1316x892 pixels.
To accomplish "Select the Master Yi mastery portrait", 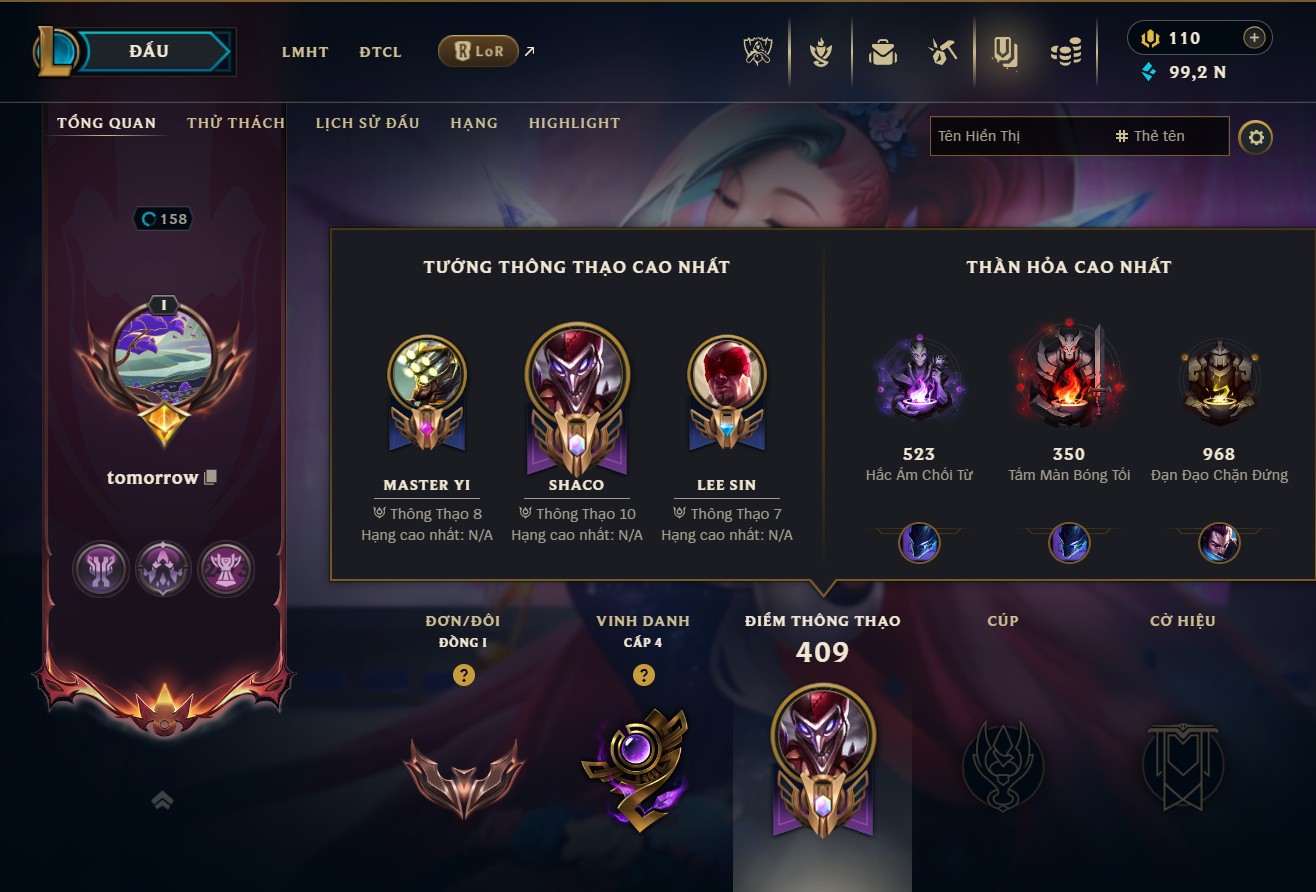I will pos(427,374).
